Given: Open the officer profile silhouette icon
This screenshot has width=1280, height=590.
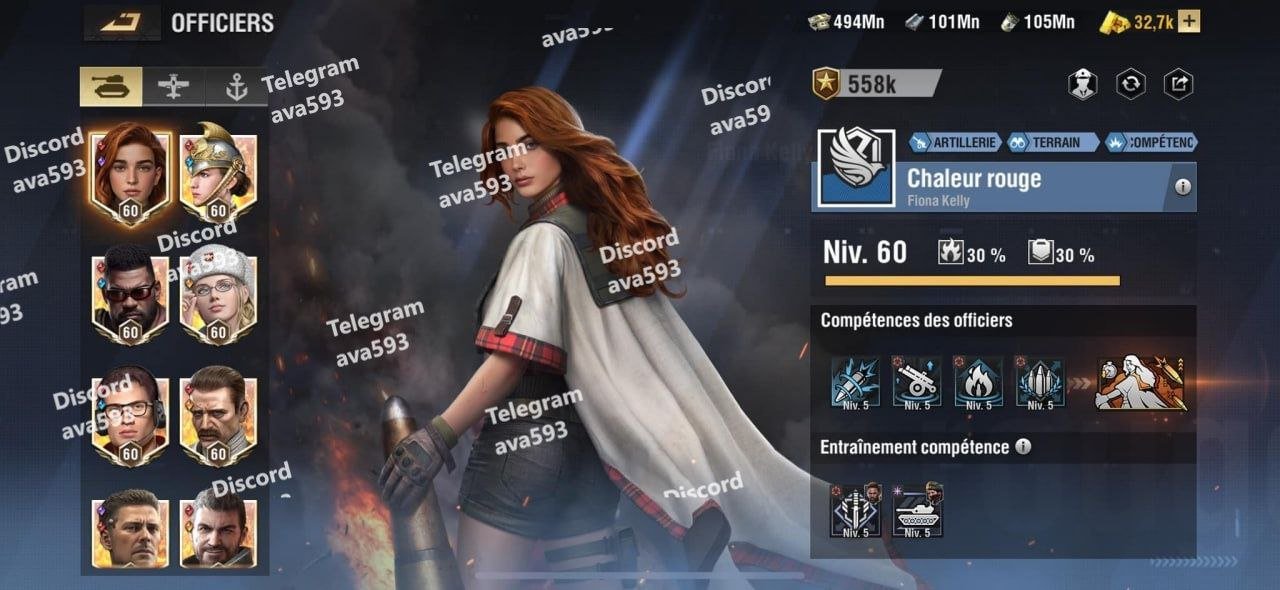Looking at the screenshot, I should pyautogui.click(x=1082, y=85).
